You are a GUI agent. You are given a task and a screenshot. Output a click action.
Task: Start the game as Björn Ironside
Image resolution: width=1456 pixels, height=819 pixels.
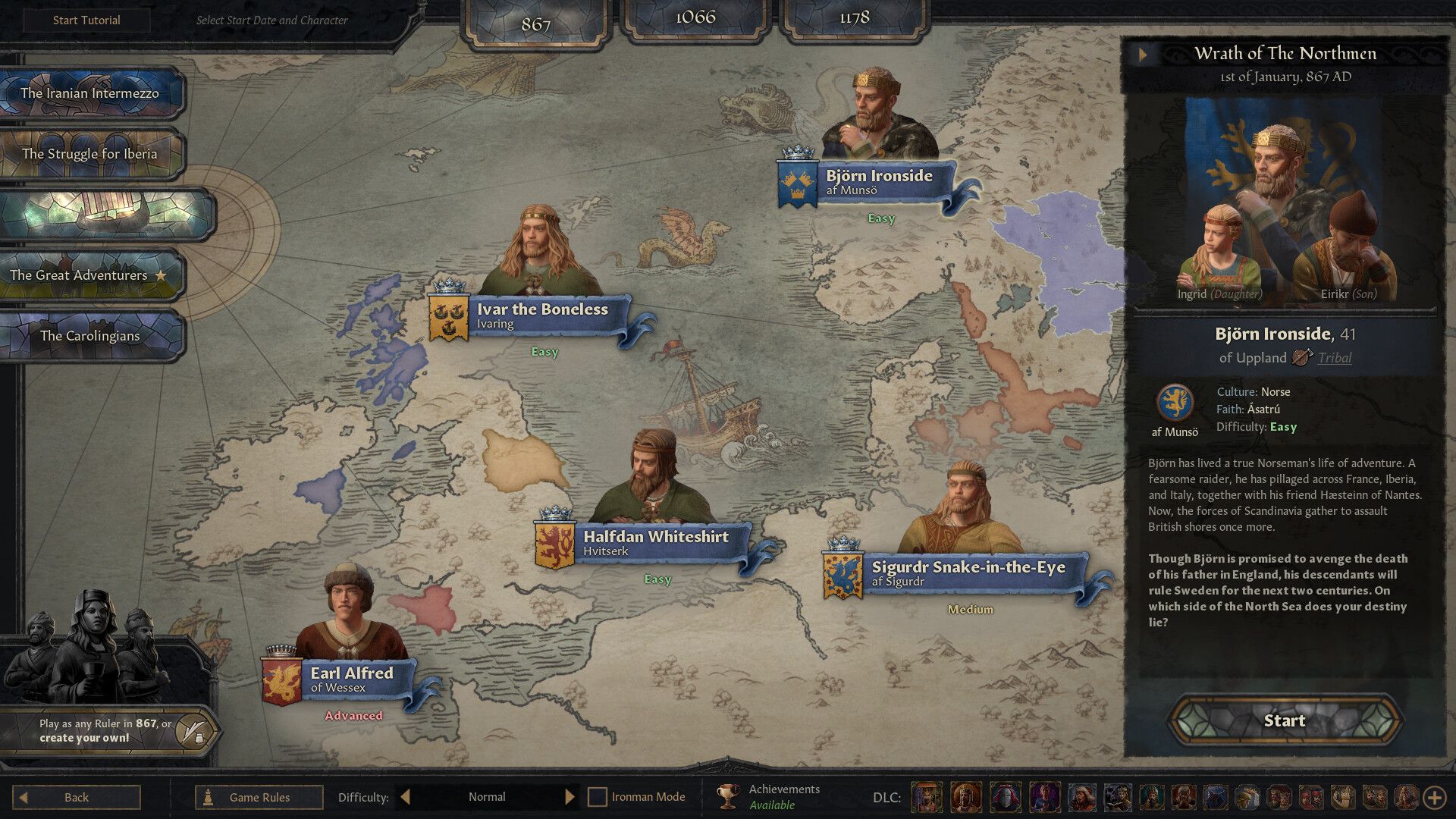(1284, 720)
